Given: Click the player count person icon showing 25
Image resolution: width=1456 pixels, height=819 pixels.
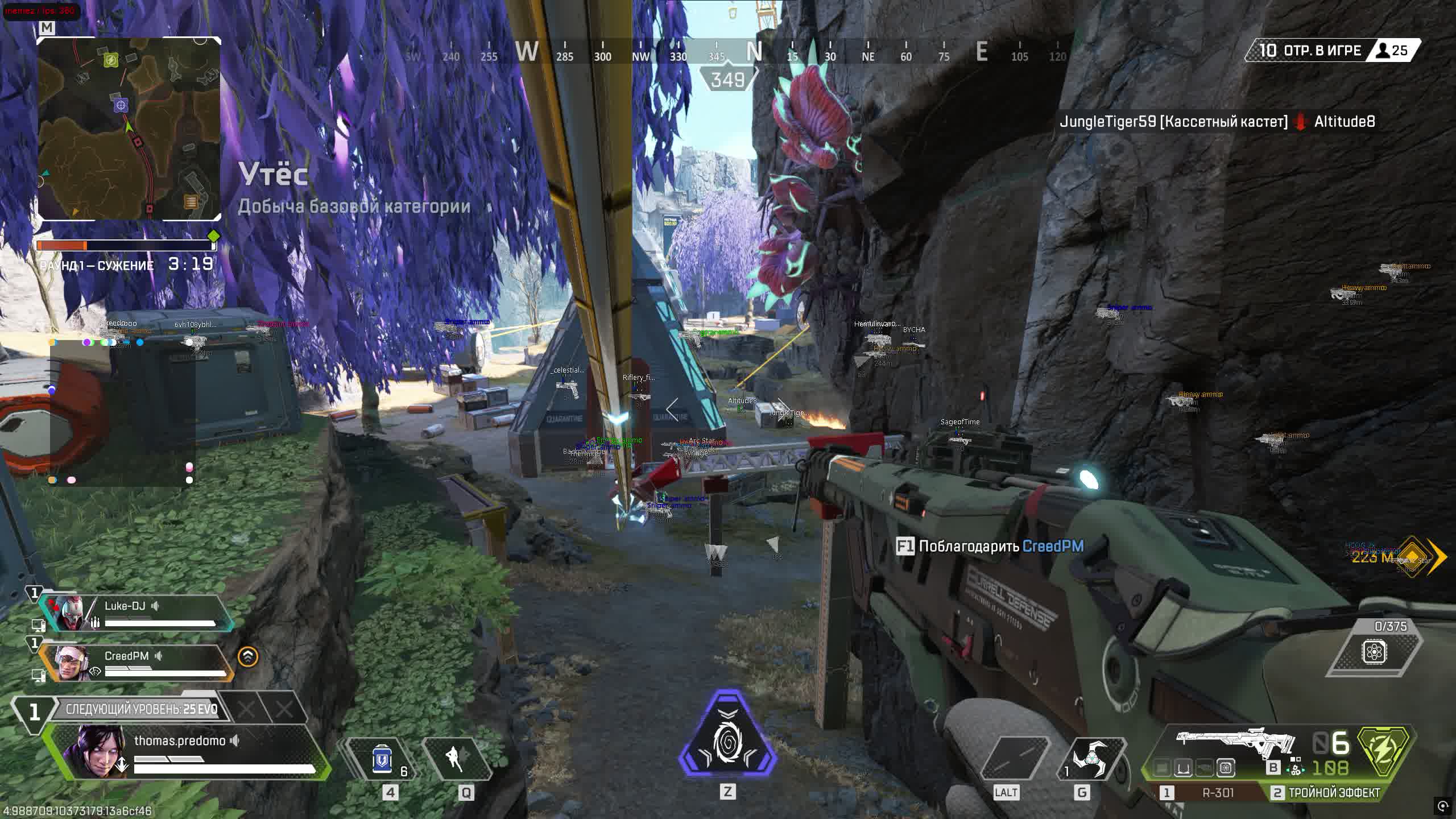Looking at the screenshot, I should 1382,50.
